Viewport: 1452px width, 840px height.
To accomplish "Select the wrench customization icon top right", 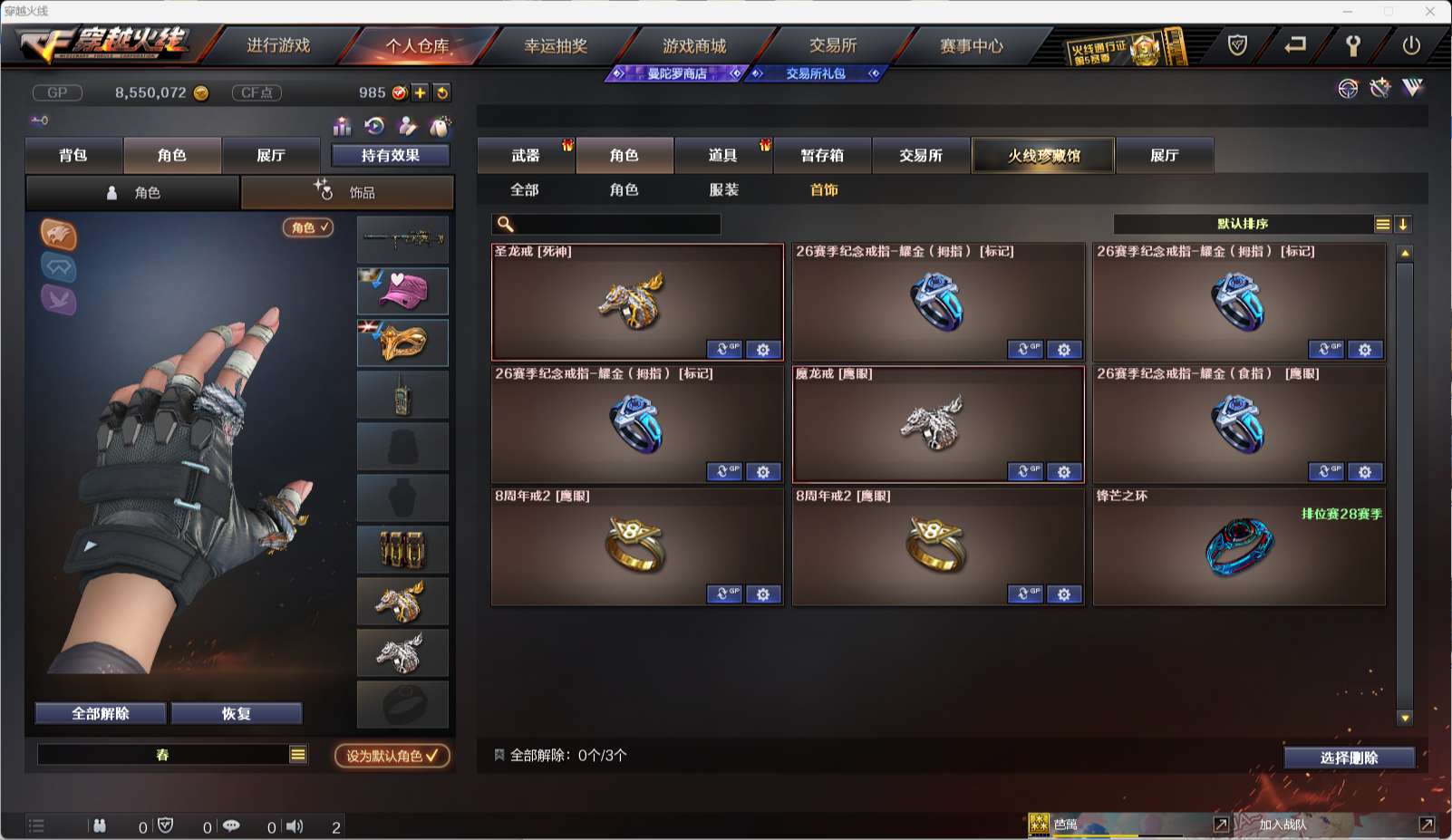I will [x=1379, y=89].
